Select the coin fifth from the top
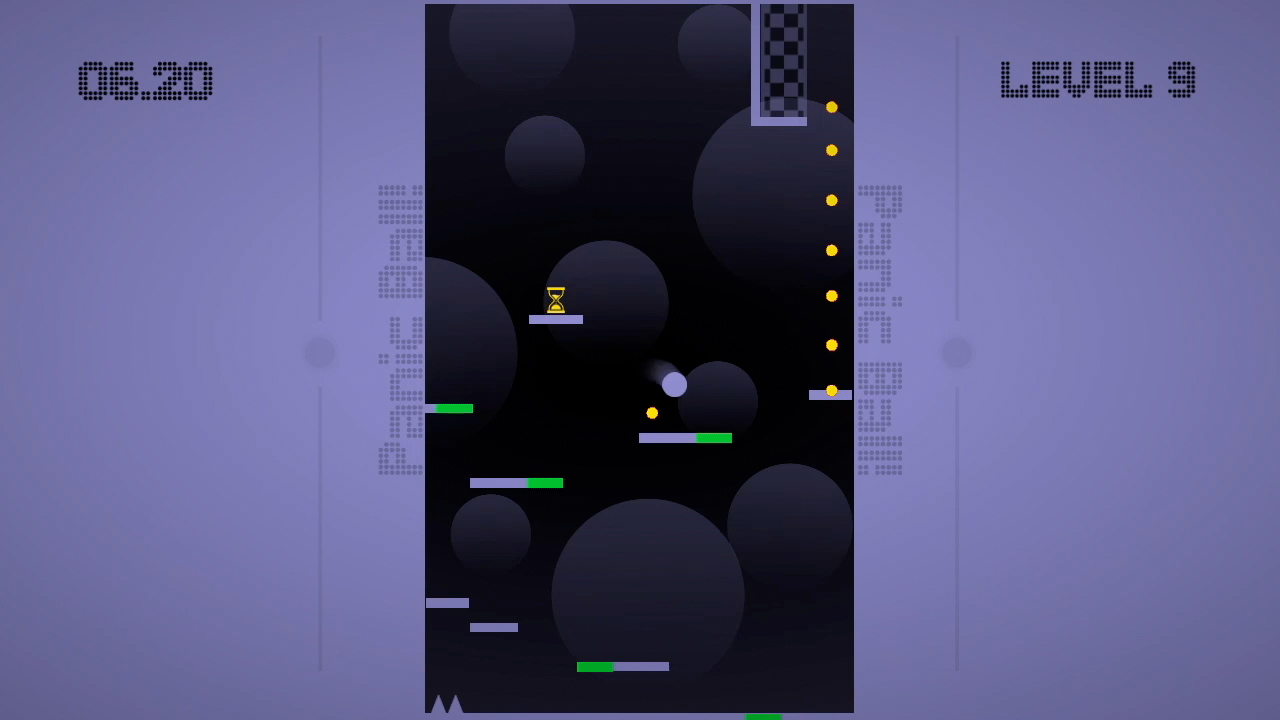 coord(831,295)
